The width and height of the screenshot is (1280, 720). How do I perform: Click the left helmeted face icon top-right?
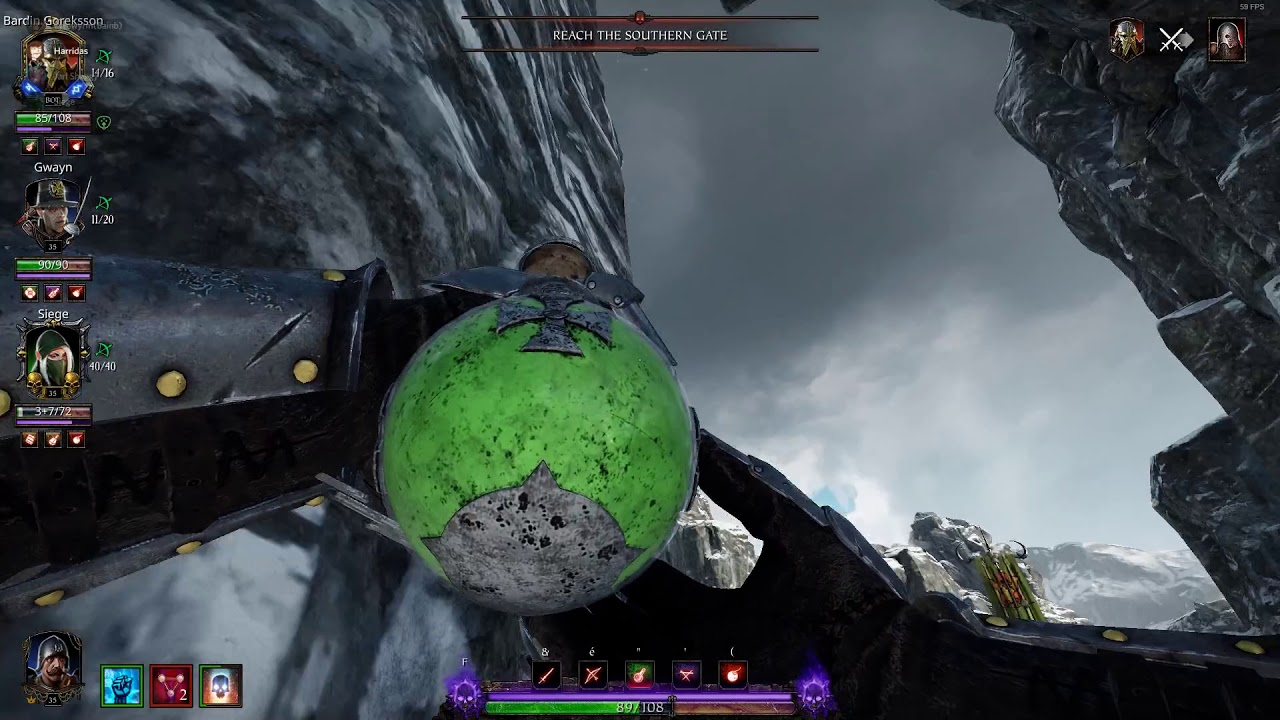1127,41
